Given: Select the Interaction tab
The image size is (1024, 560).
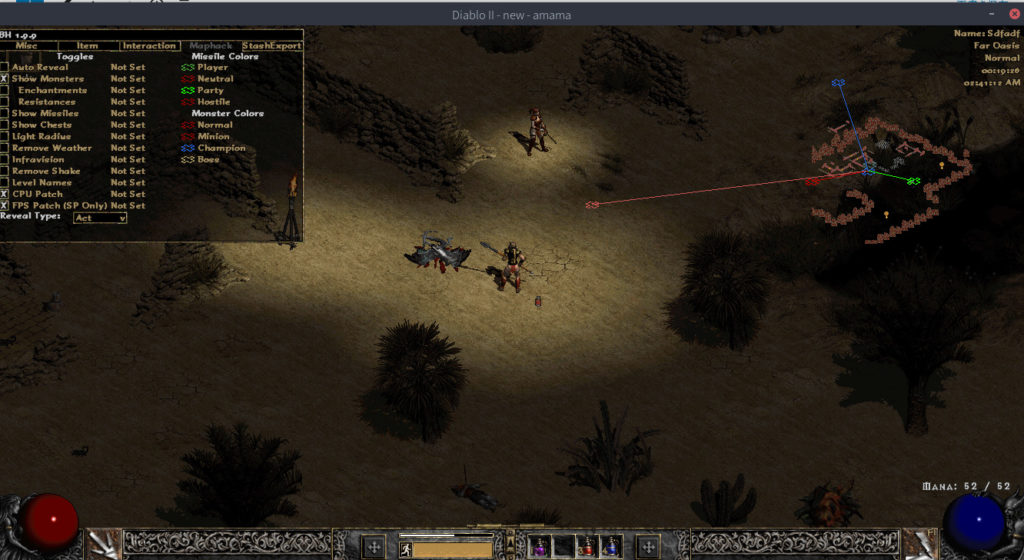Looking at the screenshot, I should click(x=148, y=46).
